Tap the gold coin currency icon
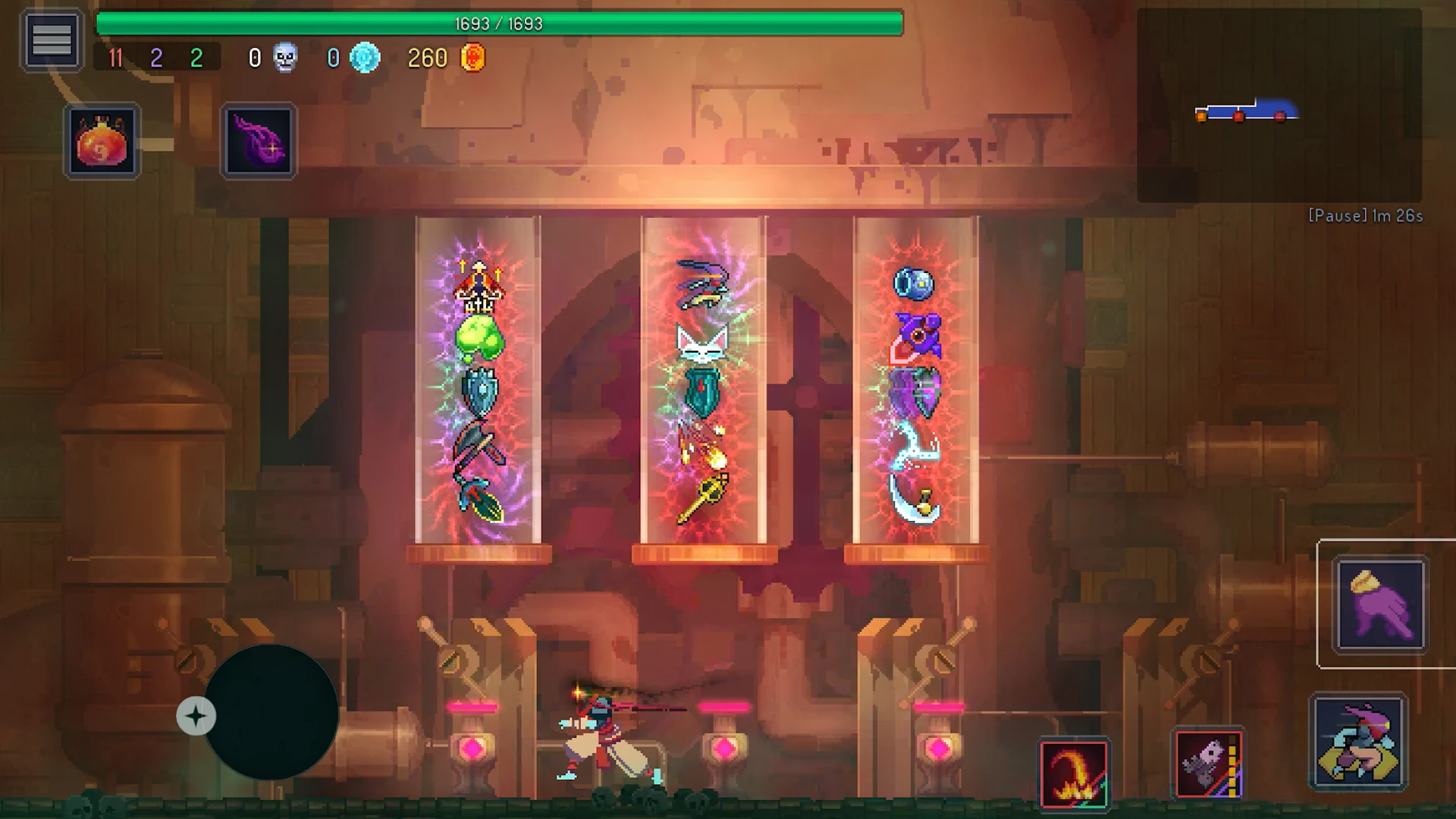This screenshot has width=1456, height=819. tap(471, 57)
